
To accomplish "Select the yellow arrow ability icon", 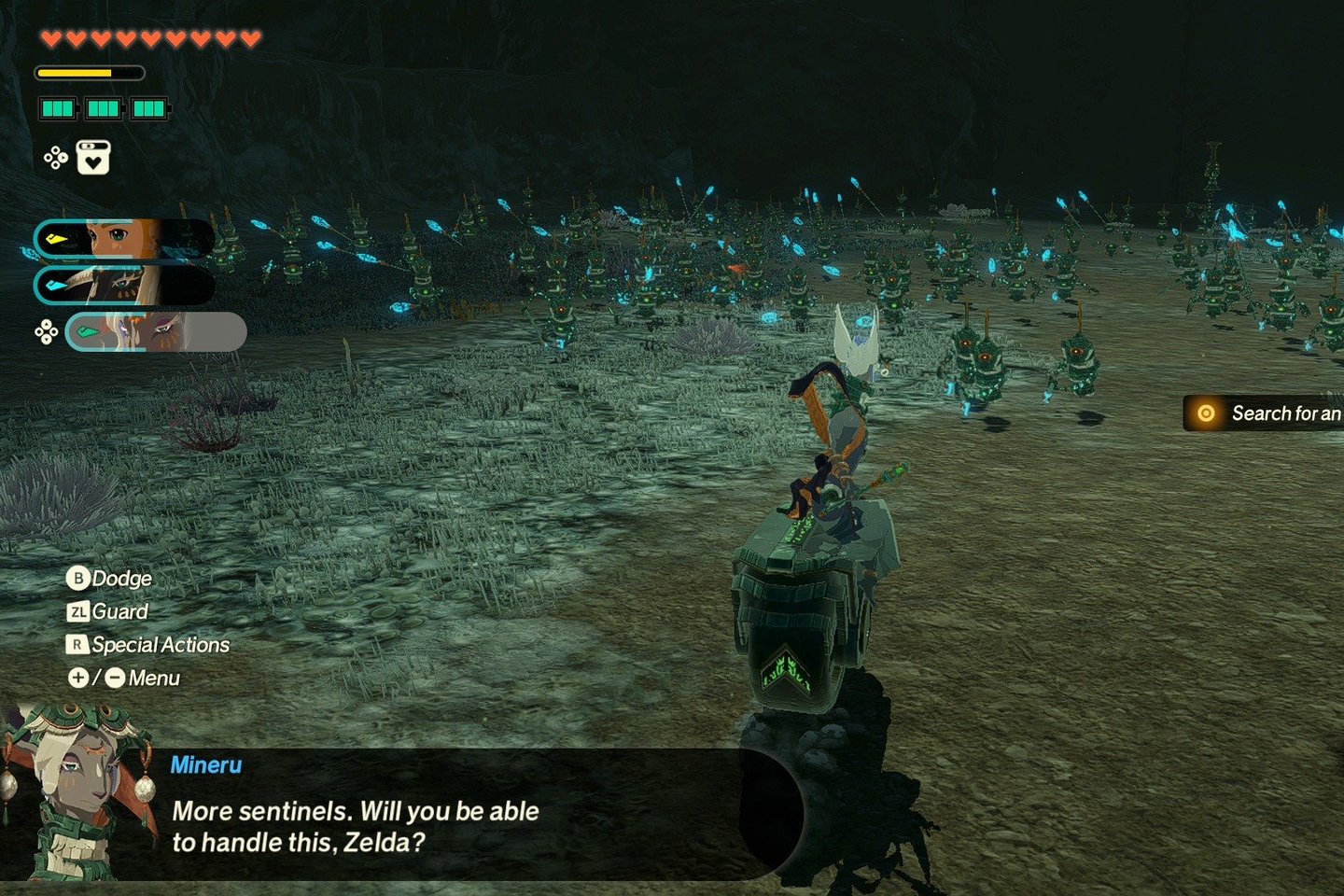I will [58, 237].
